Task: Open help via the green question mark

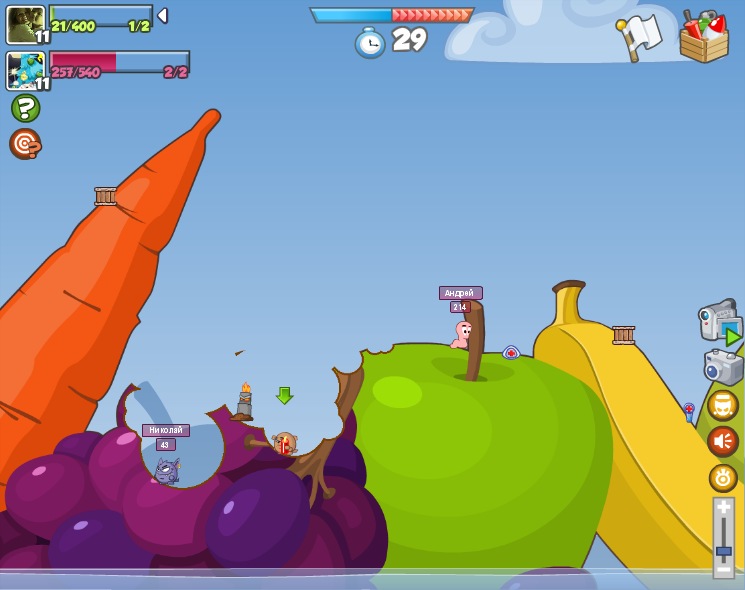Action: point(25,108)
